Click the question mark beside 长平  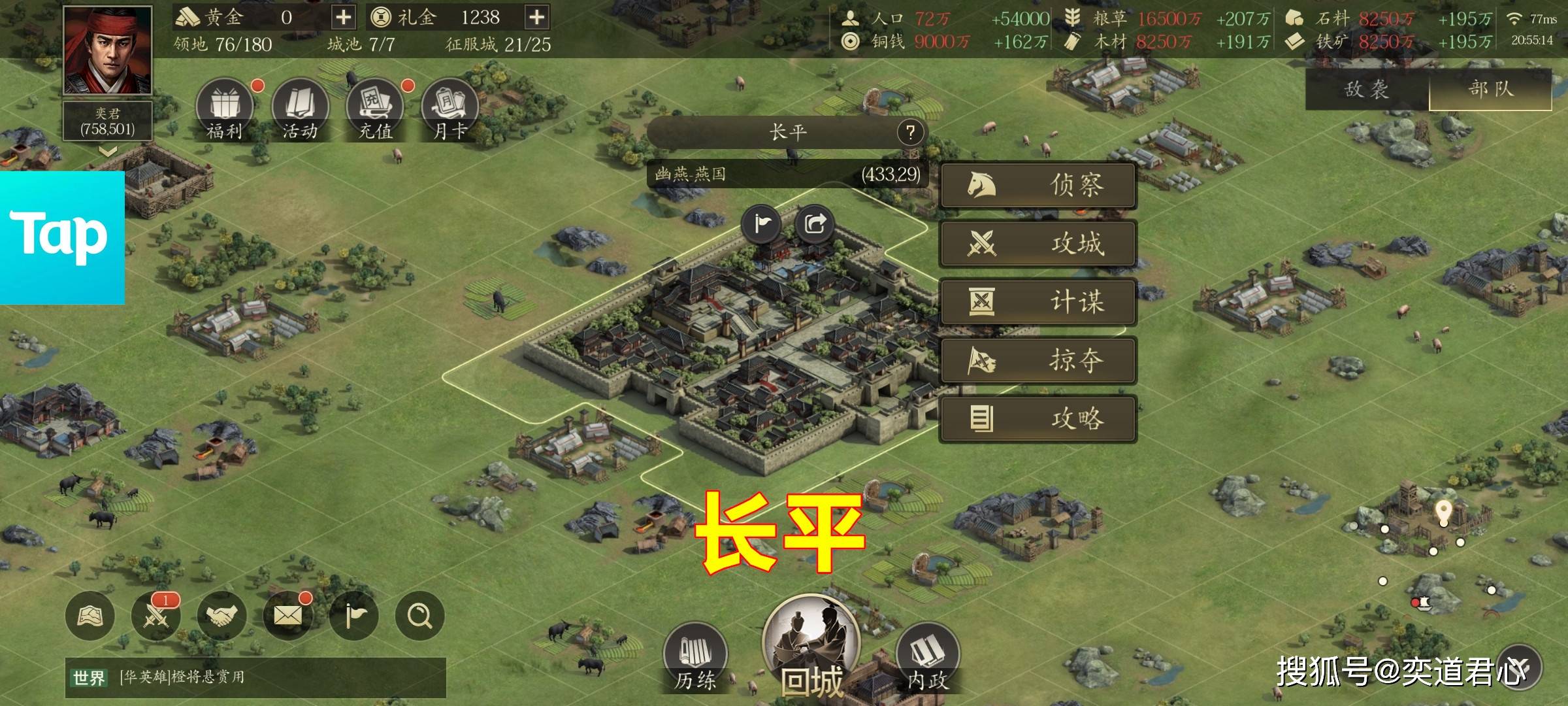[x=910, y=133]
